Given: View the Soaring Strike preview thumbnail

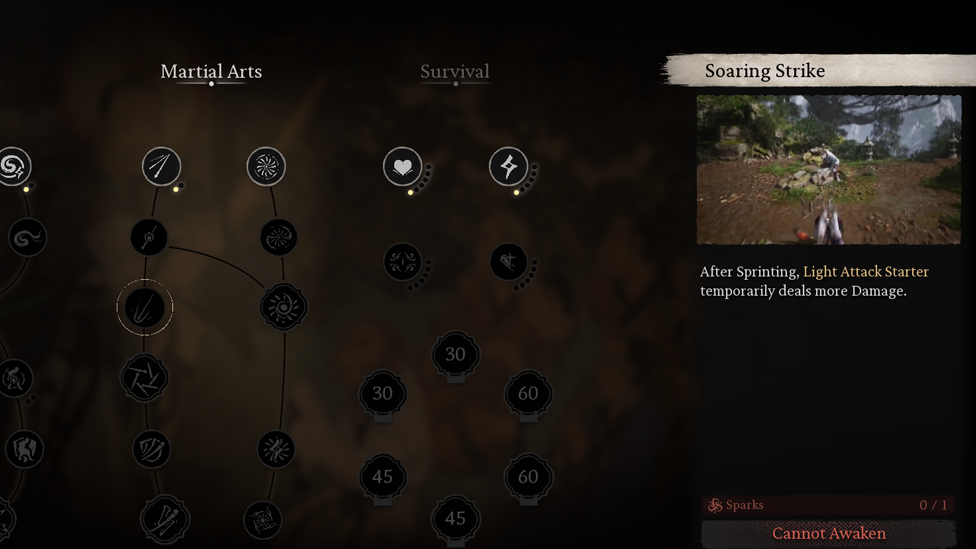Looking at the screenshot, I should 829,170.
